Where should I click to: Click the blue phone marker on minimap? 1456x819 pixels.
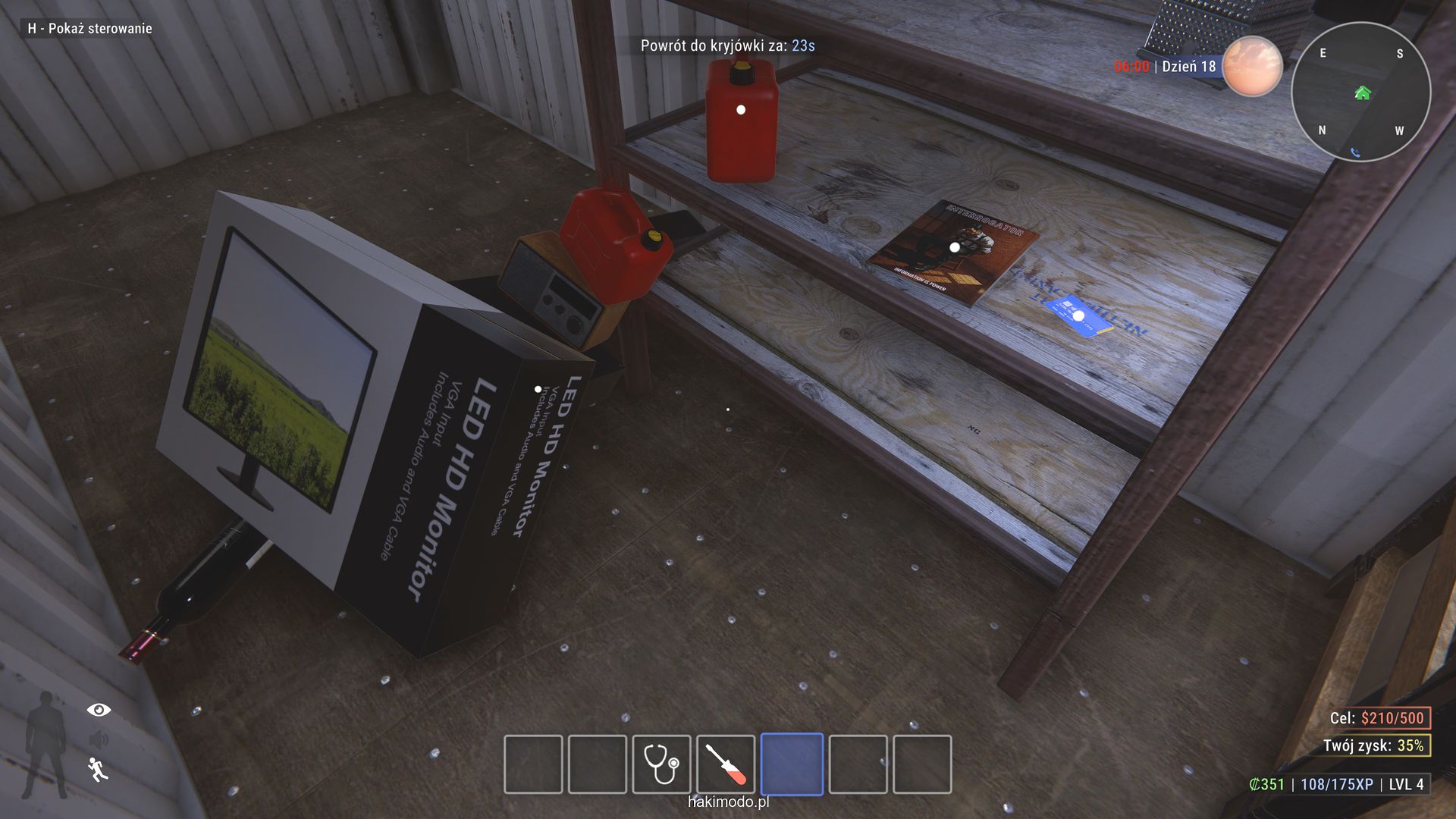1355,152
